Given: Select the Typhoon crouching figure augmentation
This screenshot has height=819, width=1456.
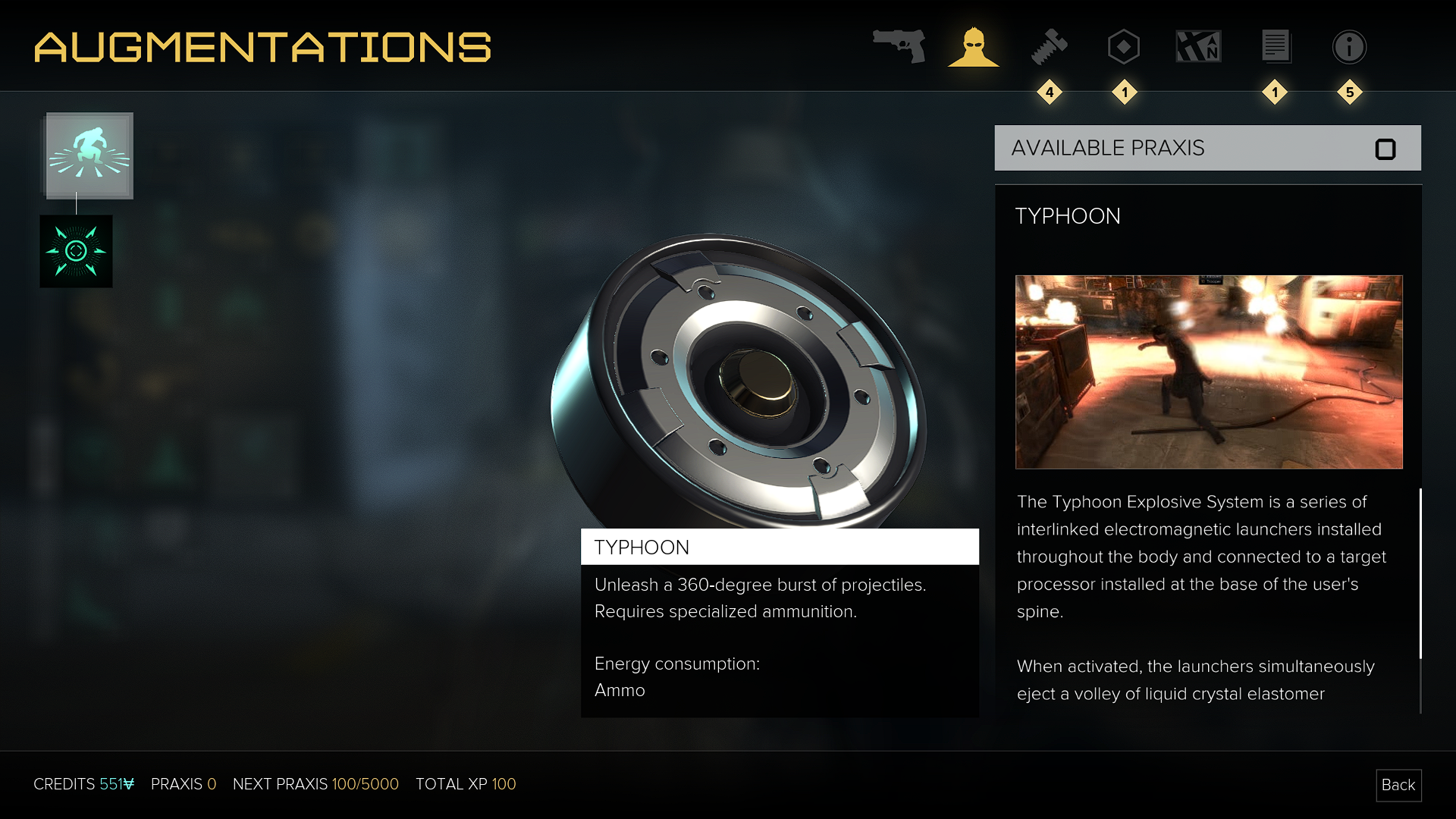Looking at the screenshot, I should tap(89, 155).
